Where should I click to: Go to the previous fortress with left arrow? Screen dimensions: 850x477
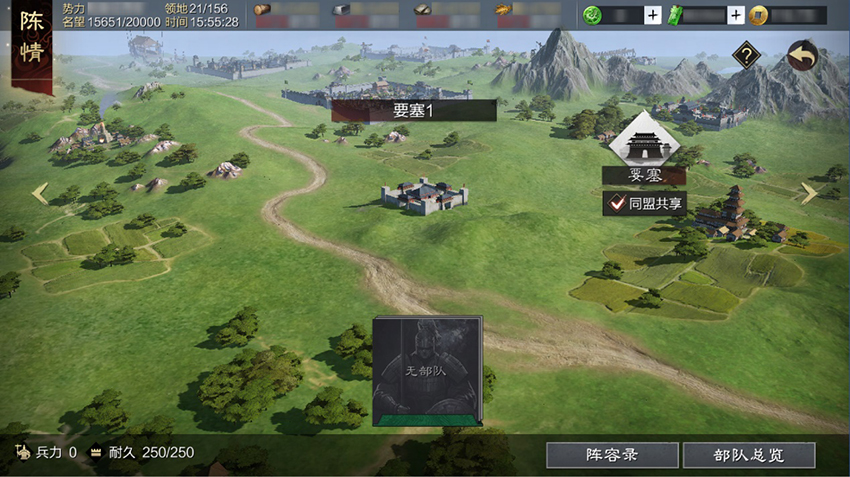pos(40,194)
